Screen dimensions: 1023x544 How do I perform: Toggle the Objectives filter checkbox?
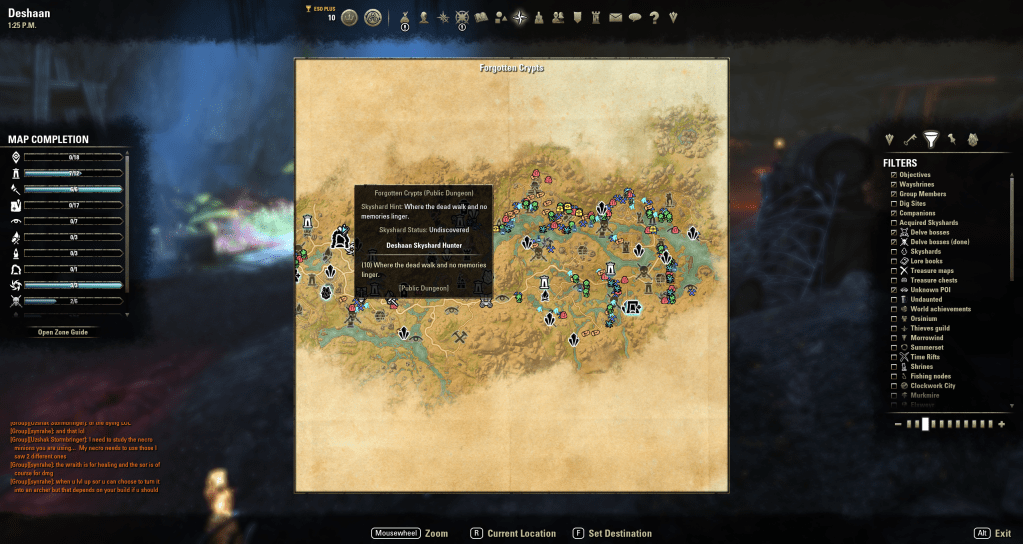tap(894, 175)
